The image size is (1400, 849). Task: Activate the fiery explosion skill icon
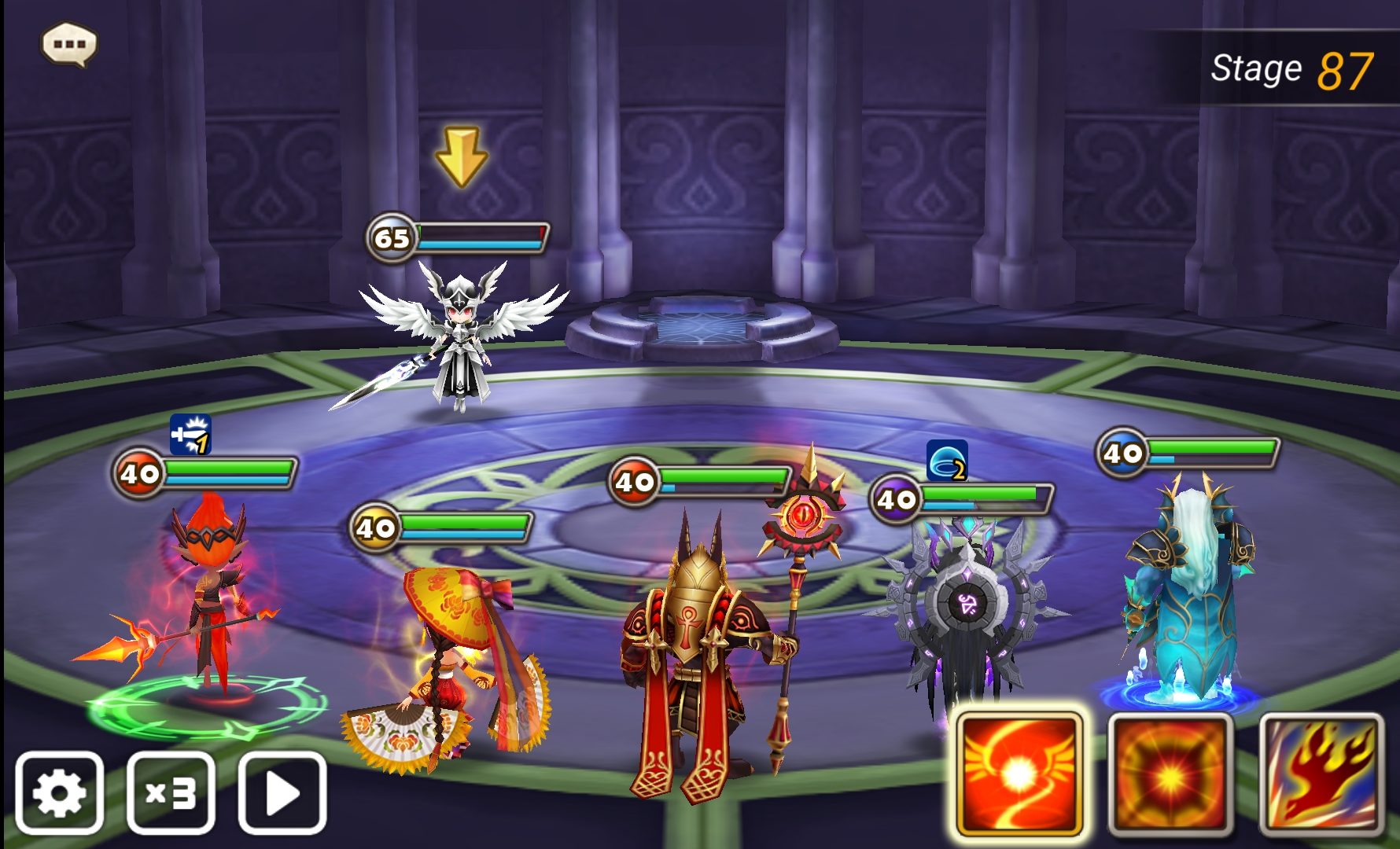tap(1170, 775)
